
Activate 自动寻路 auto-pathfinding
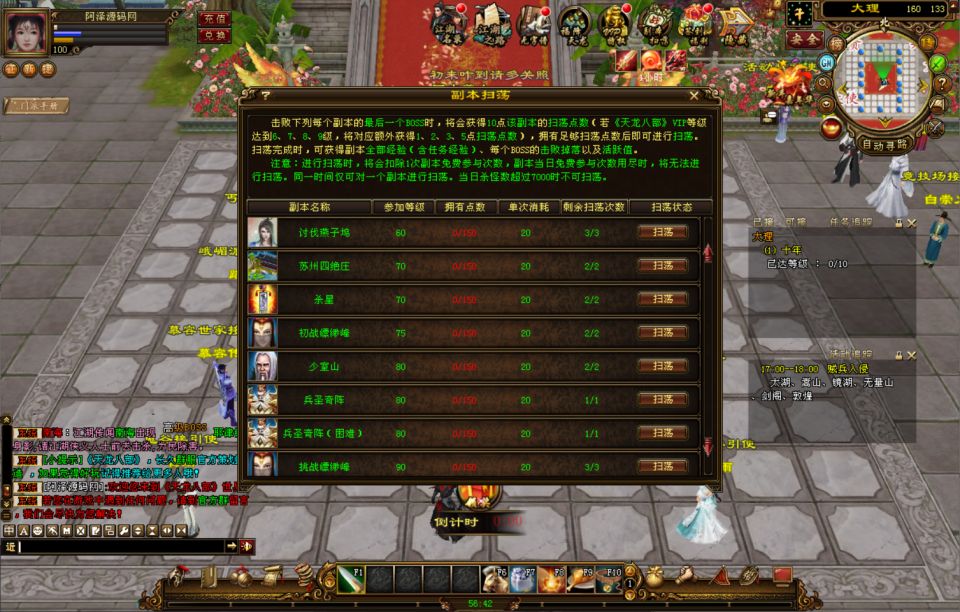[885, 144]
